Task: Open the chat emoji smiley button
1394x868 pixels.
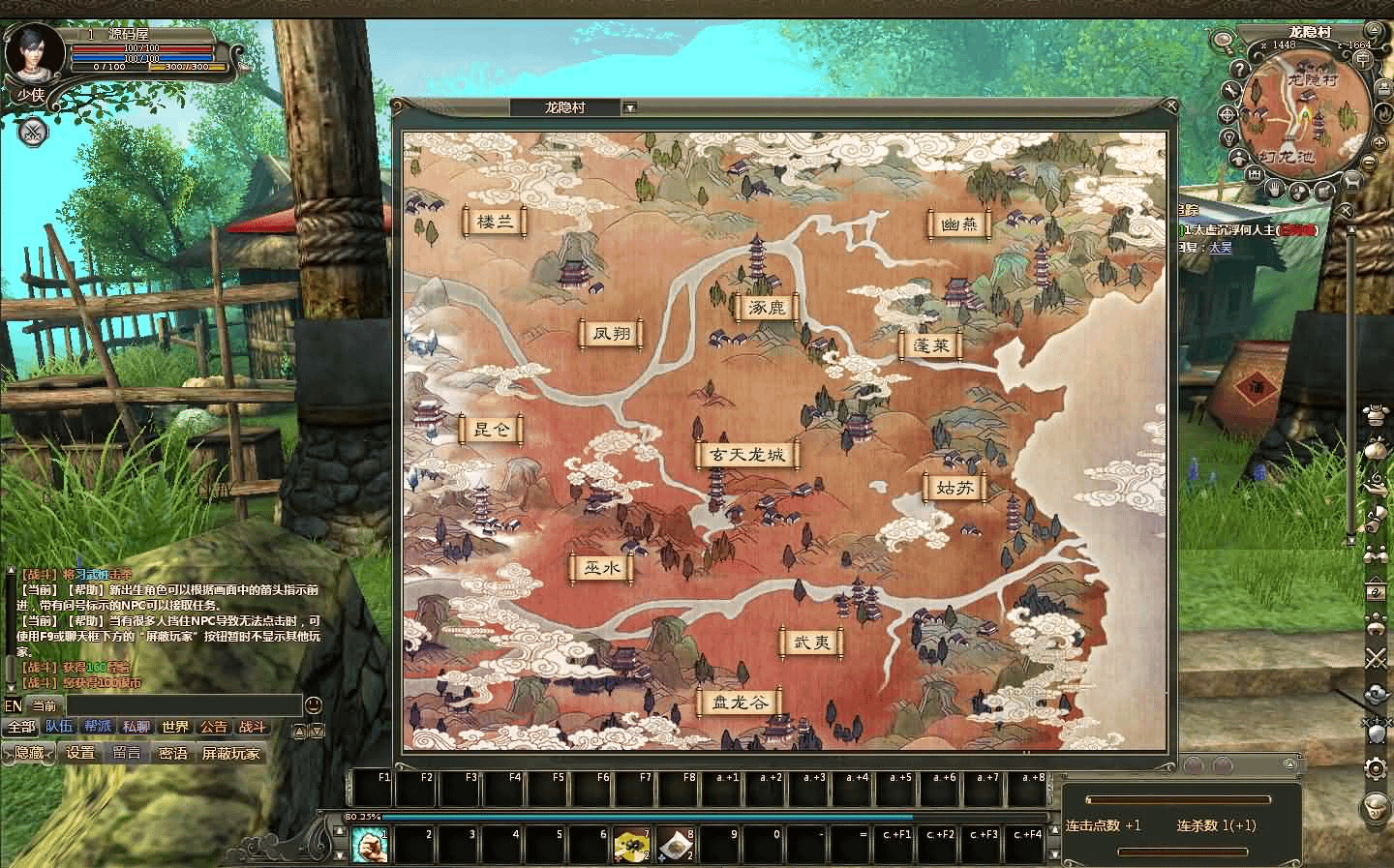Action: (x=314, y=704)
